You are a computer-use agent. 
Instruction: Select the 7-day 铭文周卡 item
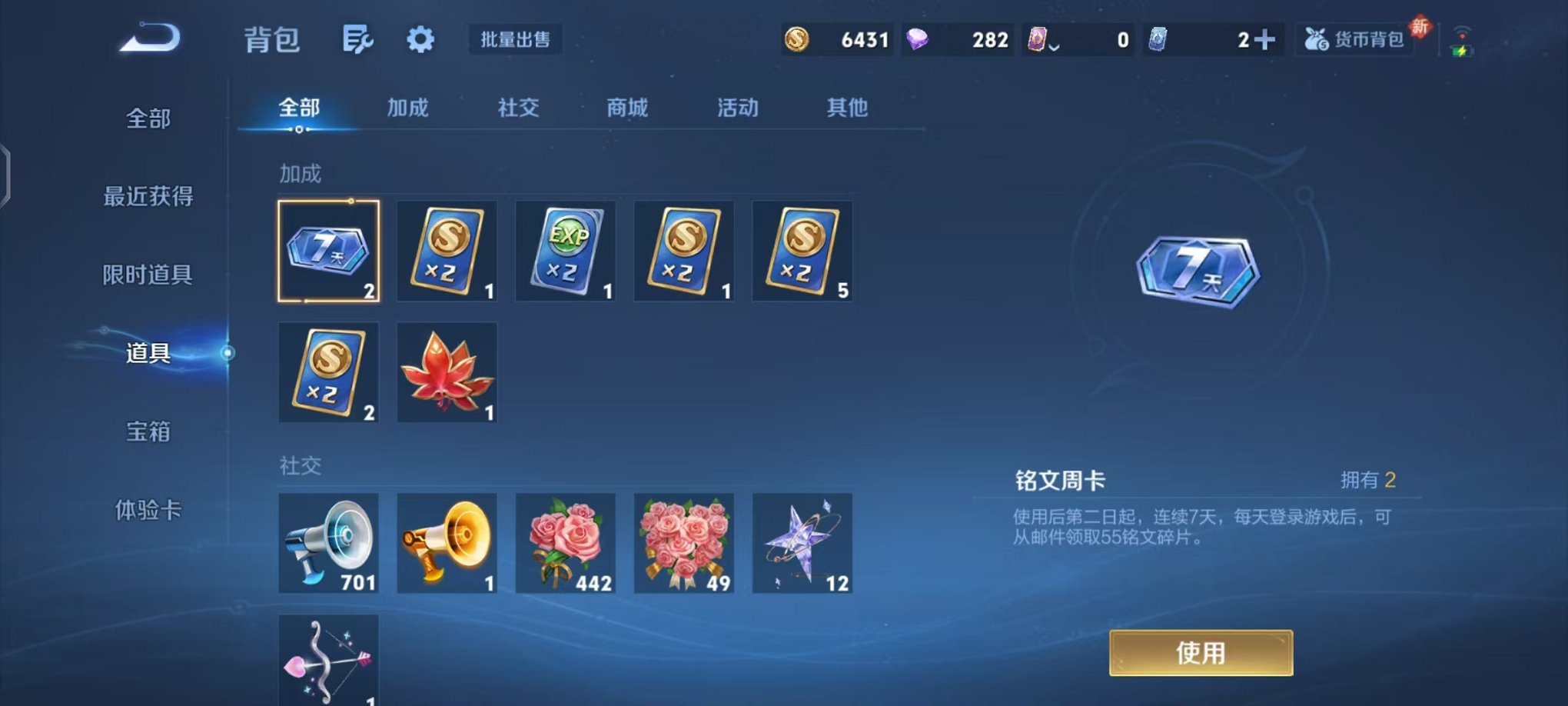328,250
